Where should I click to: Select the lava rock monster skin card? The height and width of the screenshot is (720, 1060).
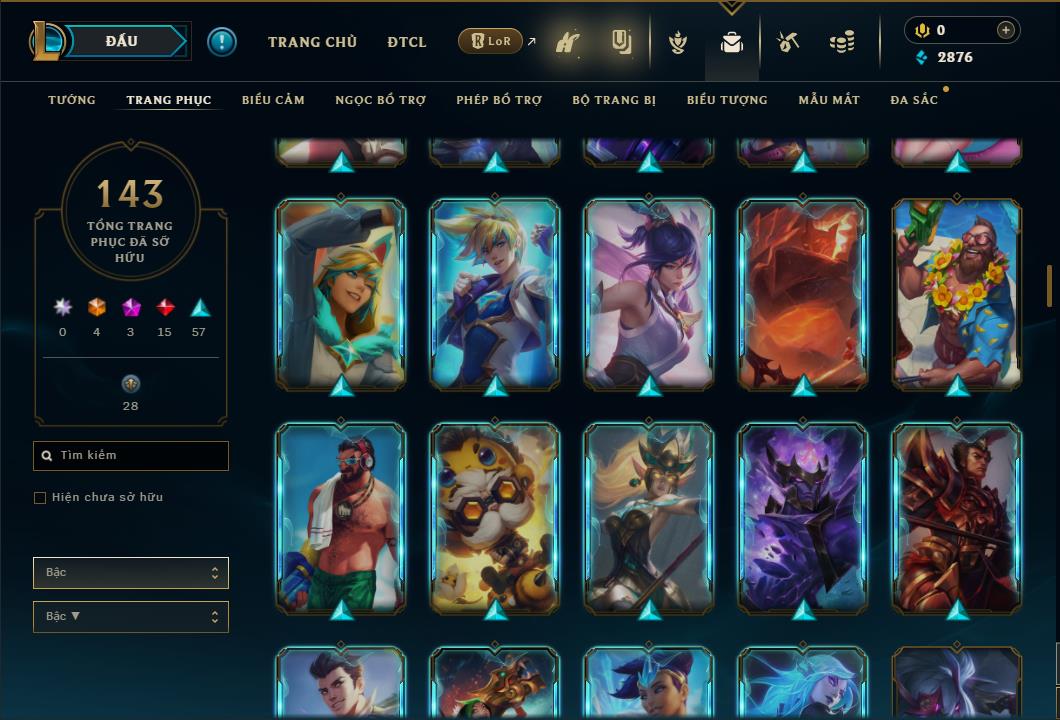coord(803,293)
